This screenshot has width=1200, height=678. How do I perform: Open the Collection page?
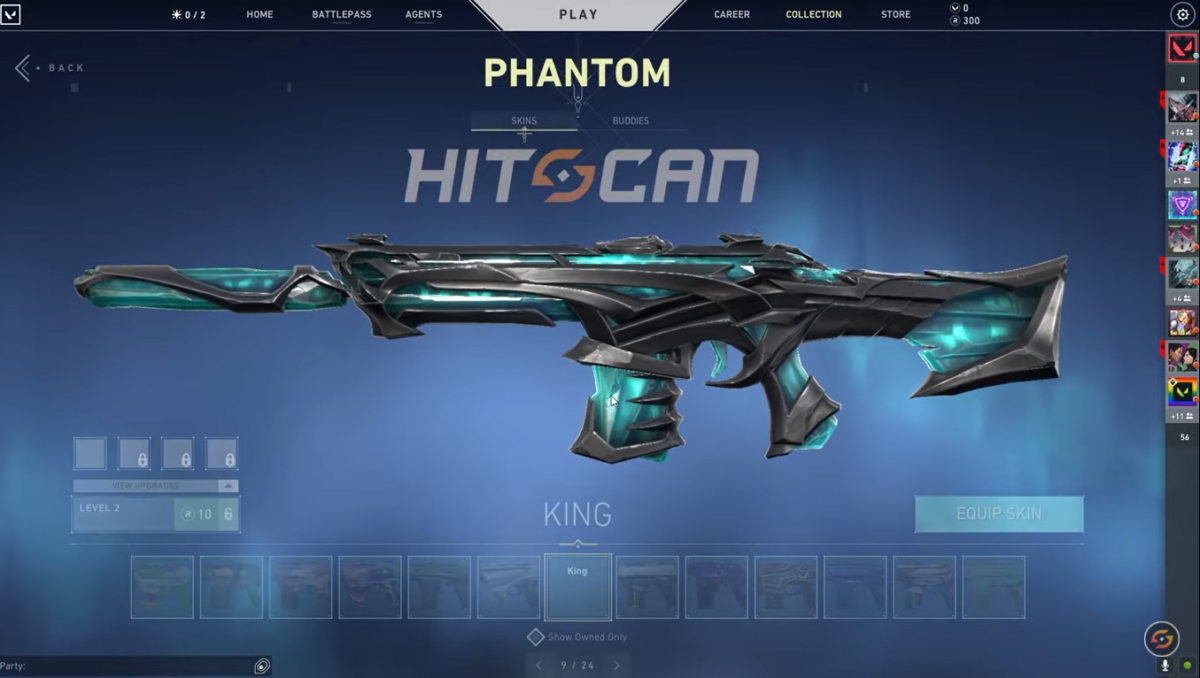point(814,15)
